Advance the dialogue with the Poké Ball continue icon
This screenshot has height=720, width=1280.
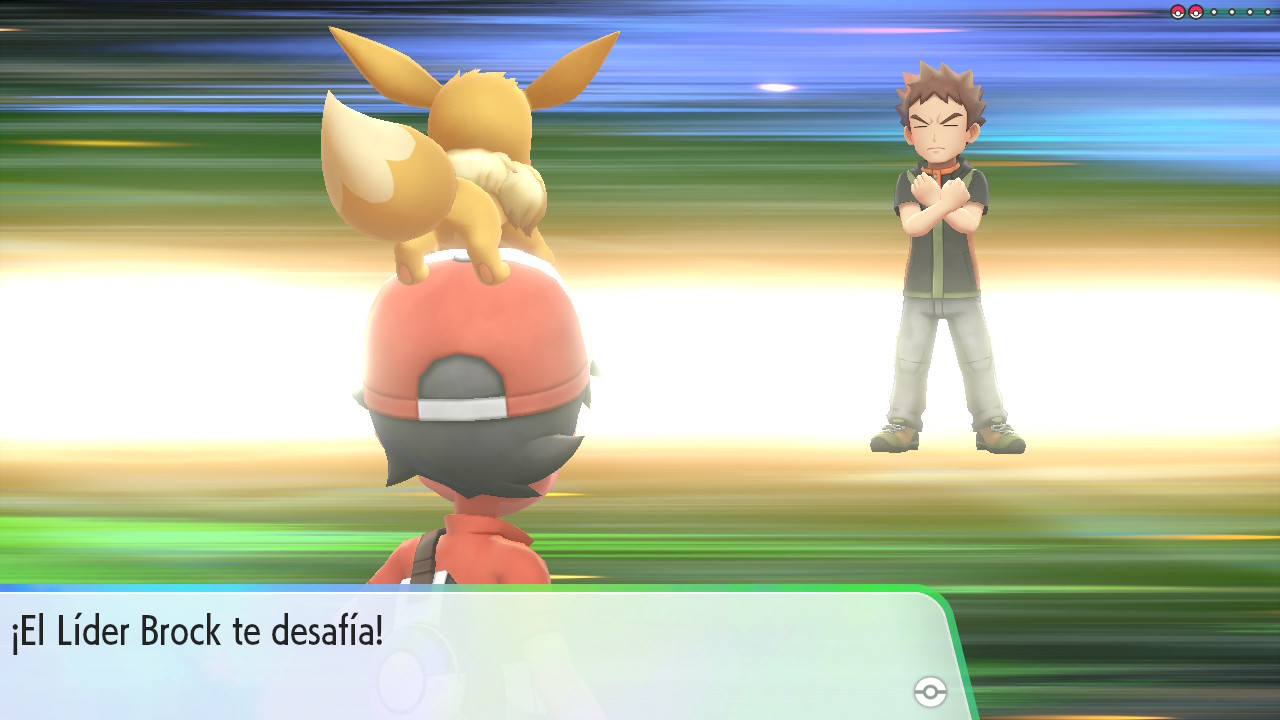(x=930, y=691)
